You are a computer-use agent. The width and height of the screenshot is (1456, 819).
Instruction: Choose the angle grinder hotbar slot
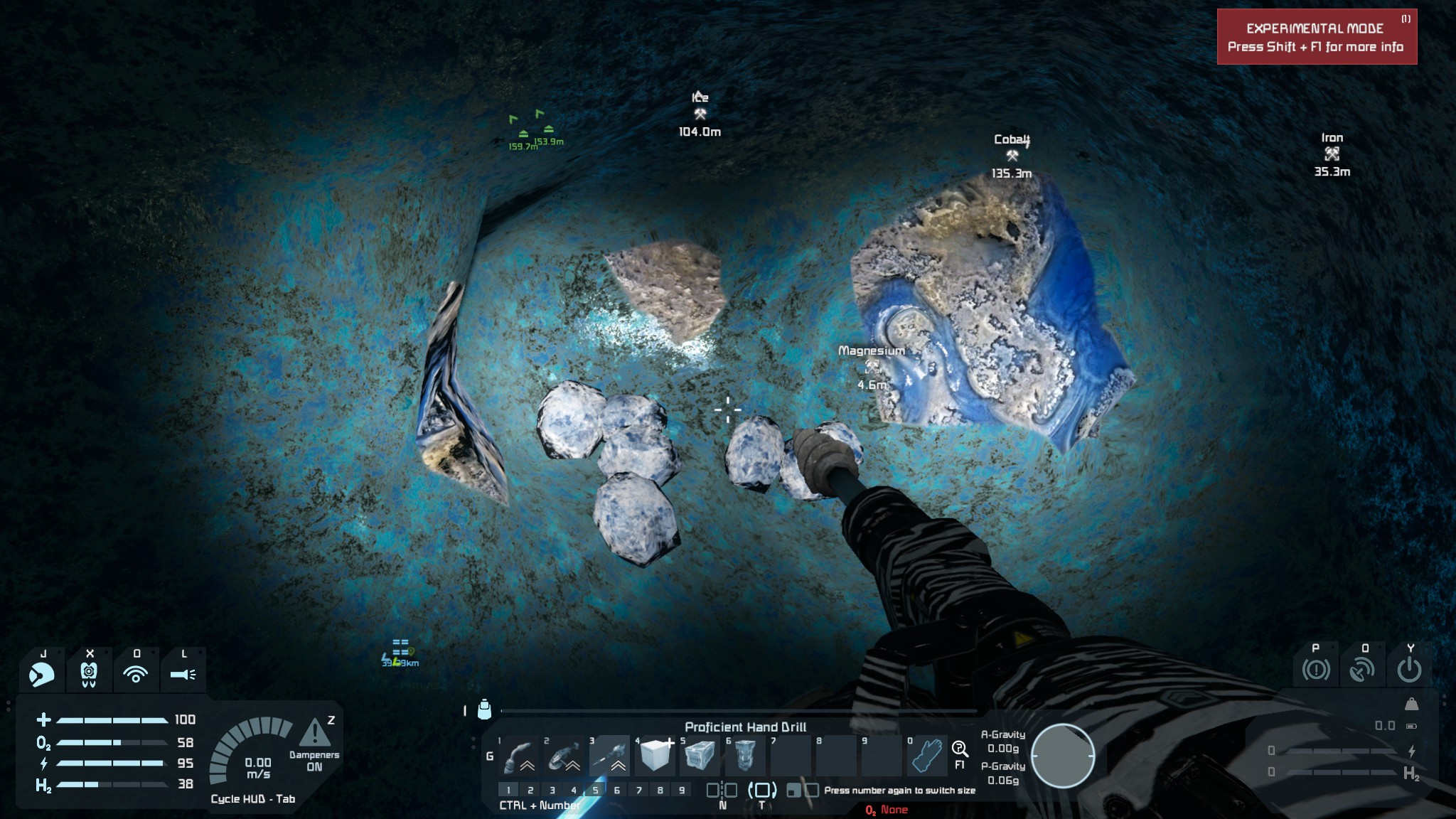pos(564,756)
